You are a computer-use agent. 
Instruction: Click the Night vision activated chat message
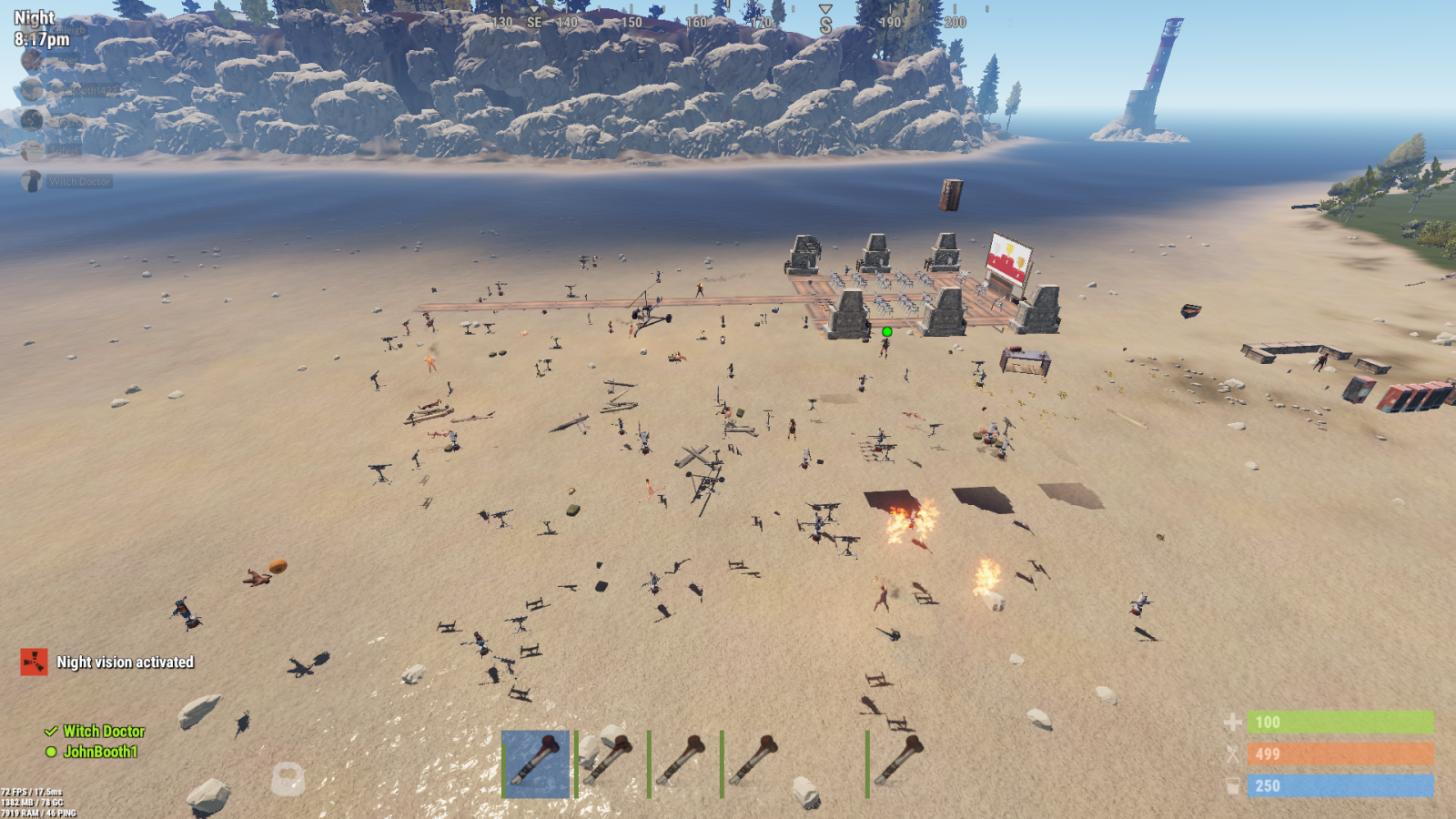coord(125,662)
